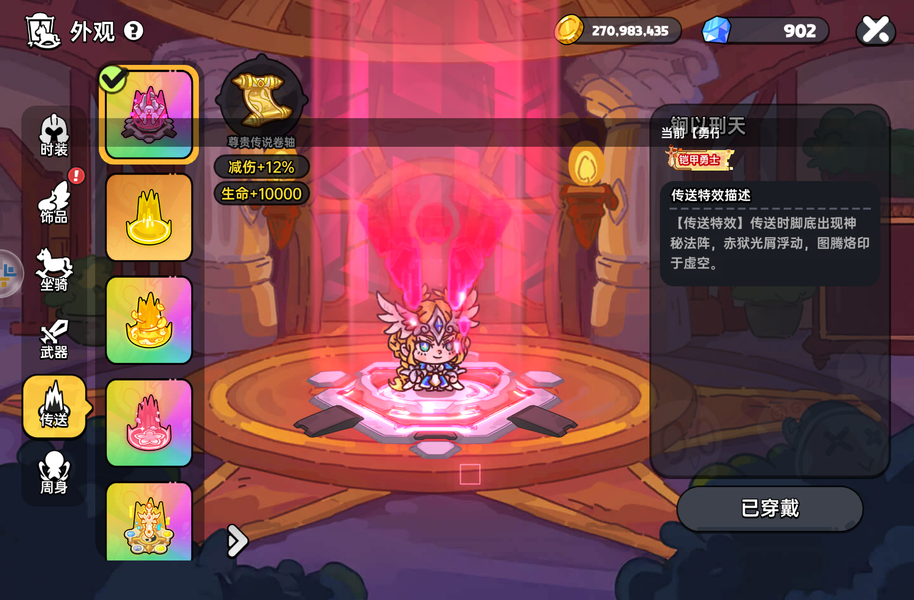The width and height of the screenshot is (914, 600).
Task: Select the pink flame teleport effect
Action: coord(149,423)
